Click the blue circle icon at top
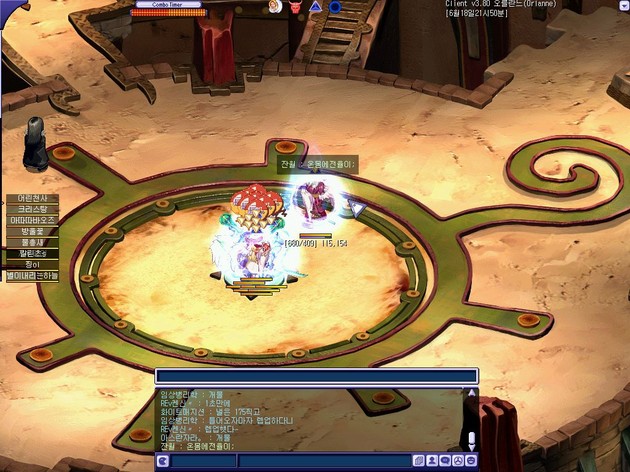The image size is (630, 472). coord(335,7)
